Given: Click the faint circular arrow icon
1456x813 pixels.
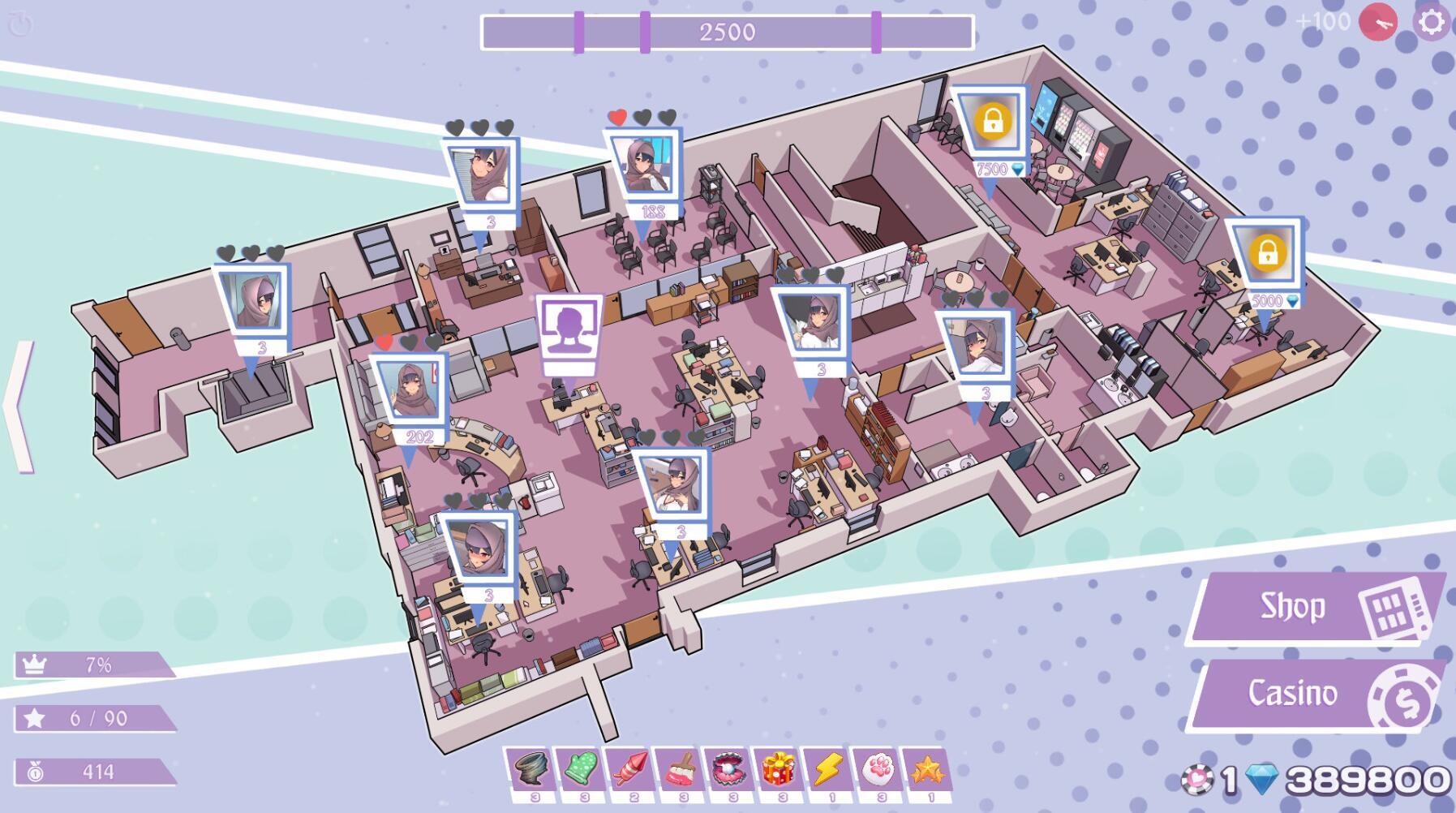Looking at the screenshot, I should click(x=20, y=24).
